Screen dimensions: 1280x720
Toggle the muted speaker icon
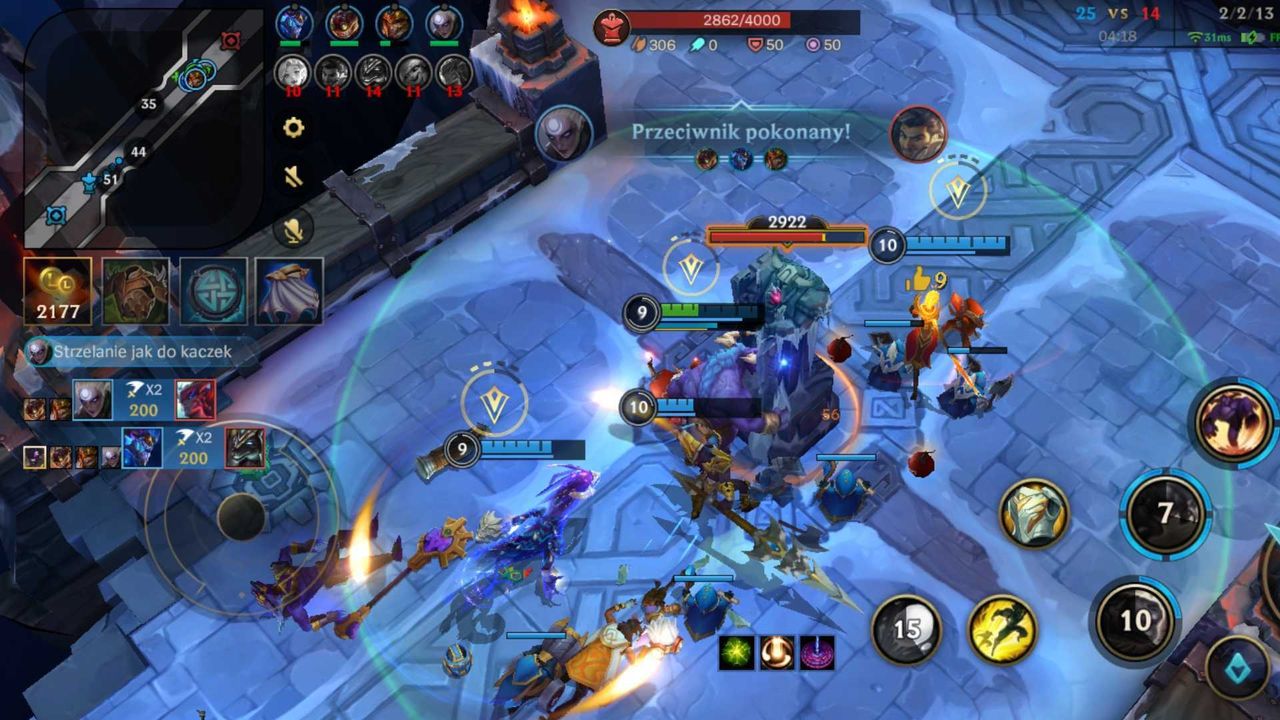coord(293,178)
